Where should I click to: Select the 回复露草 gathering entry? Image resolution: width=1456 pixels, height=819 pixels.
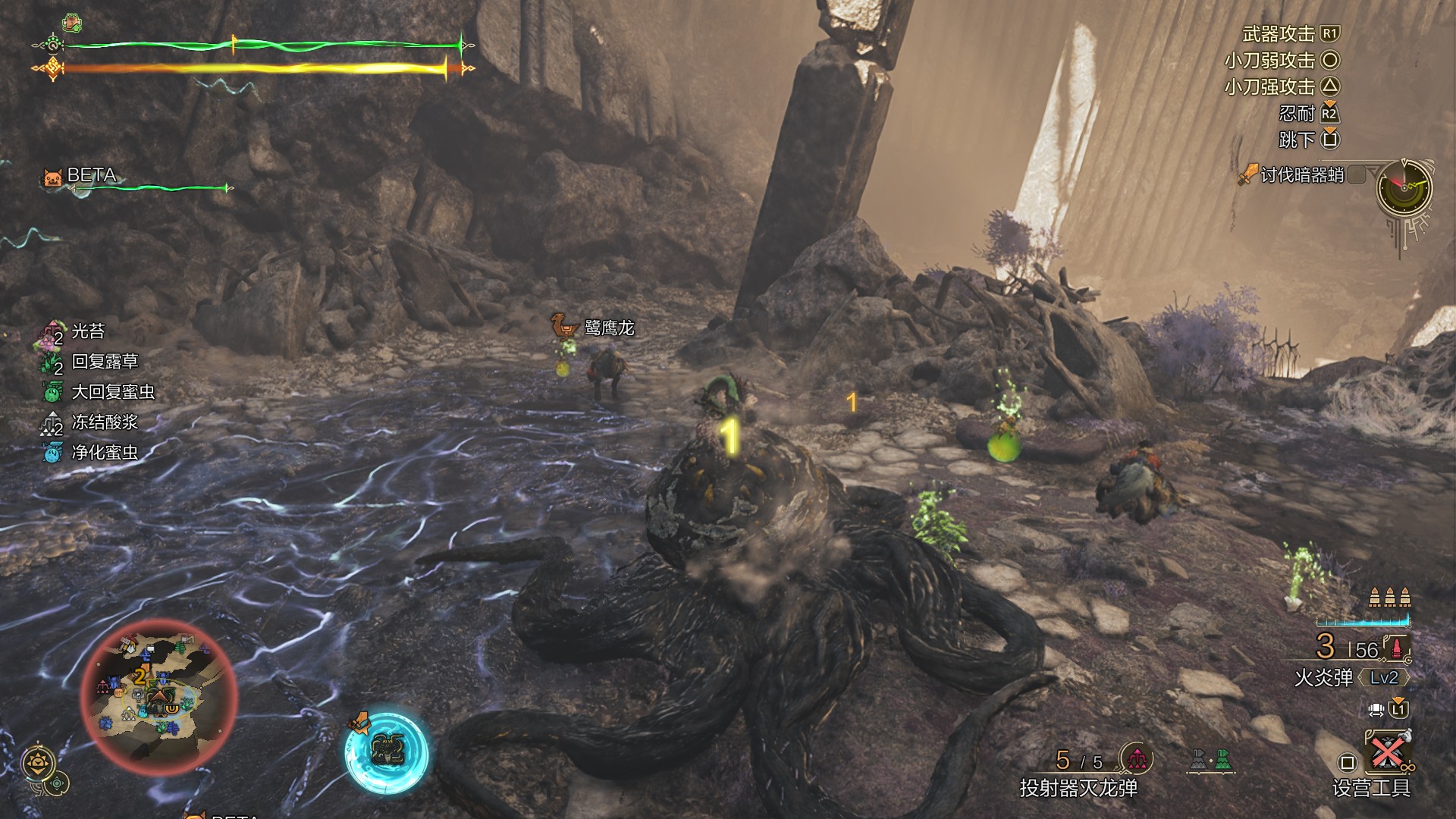point(104,362)
